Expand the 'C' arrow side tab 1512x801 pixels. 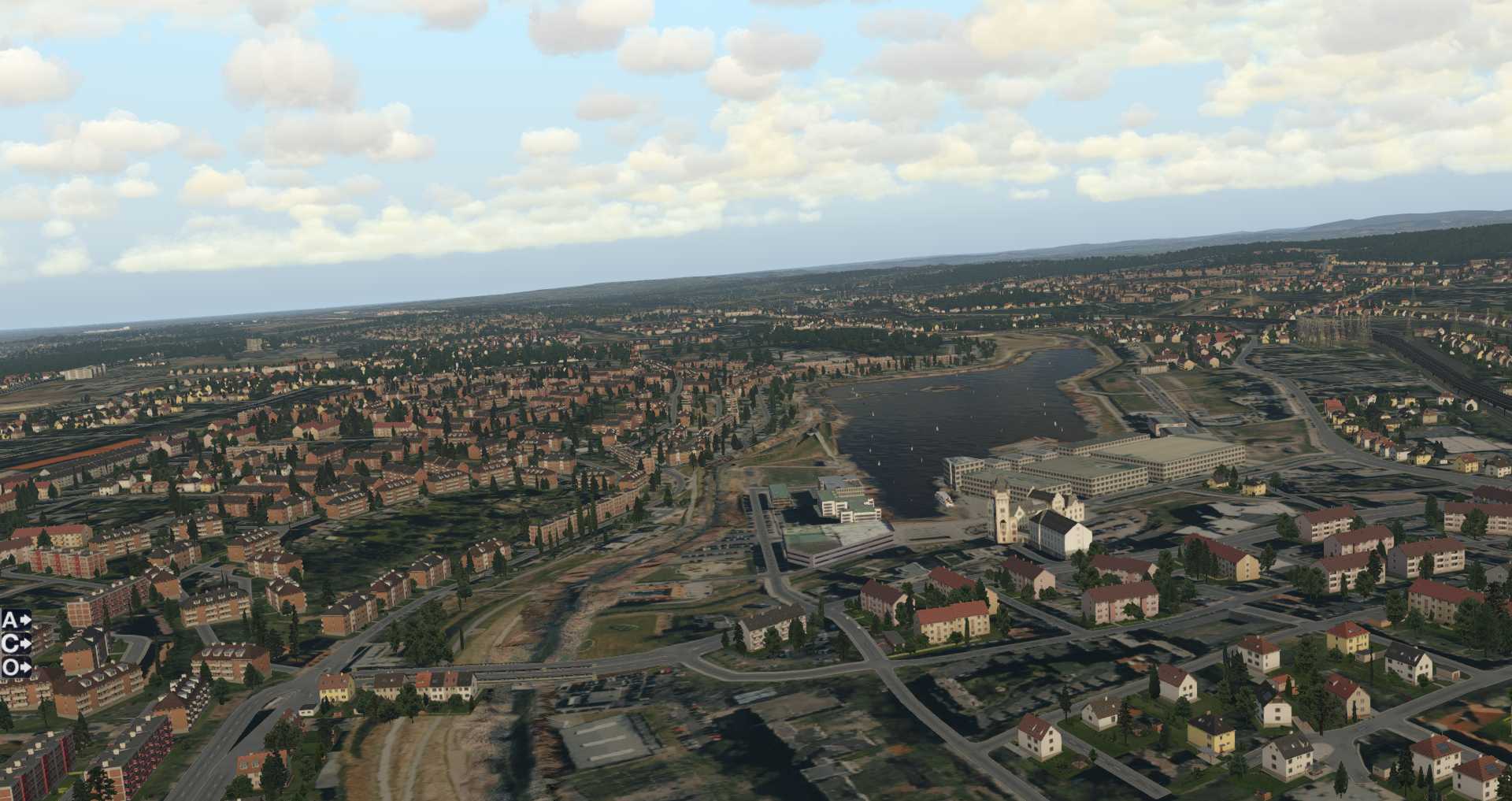16,643
